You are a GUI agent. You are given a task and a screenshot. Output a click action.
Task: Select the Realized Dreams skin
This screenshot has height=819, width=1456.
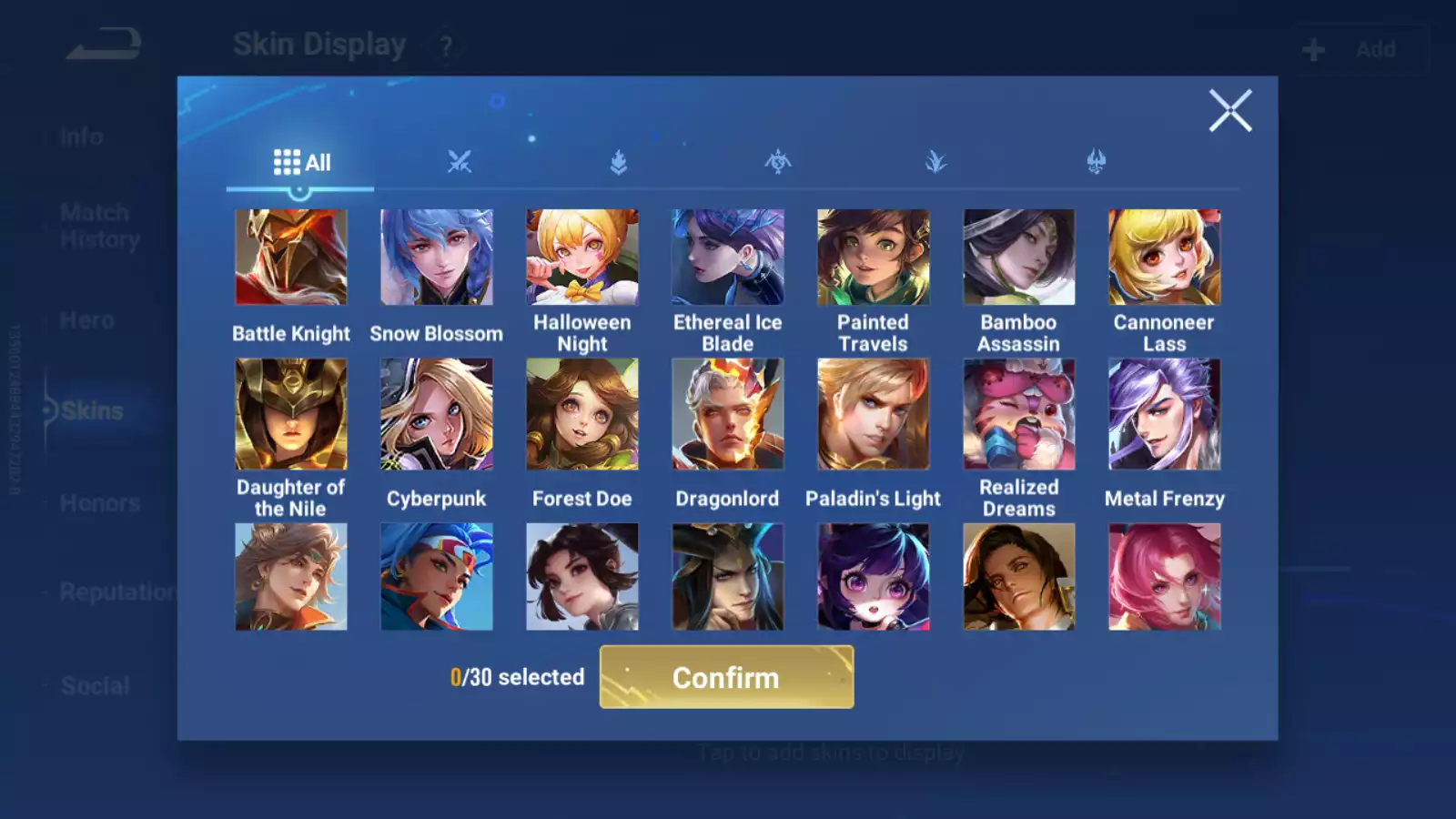(1019, 414)
